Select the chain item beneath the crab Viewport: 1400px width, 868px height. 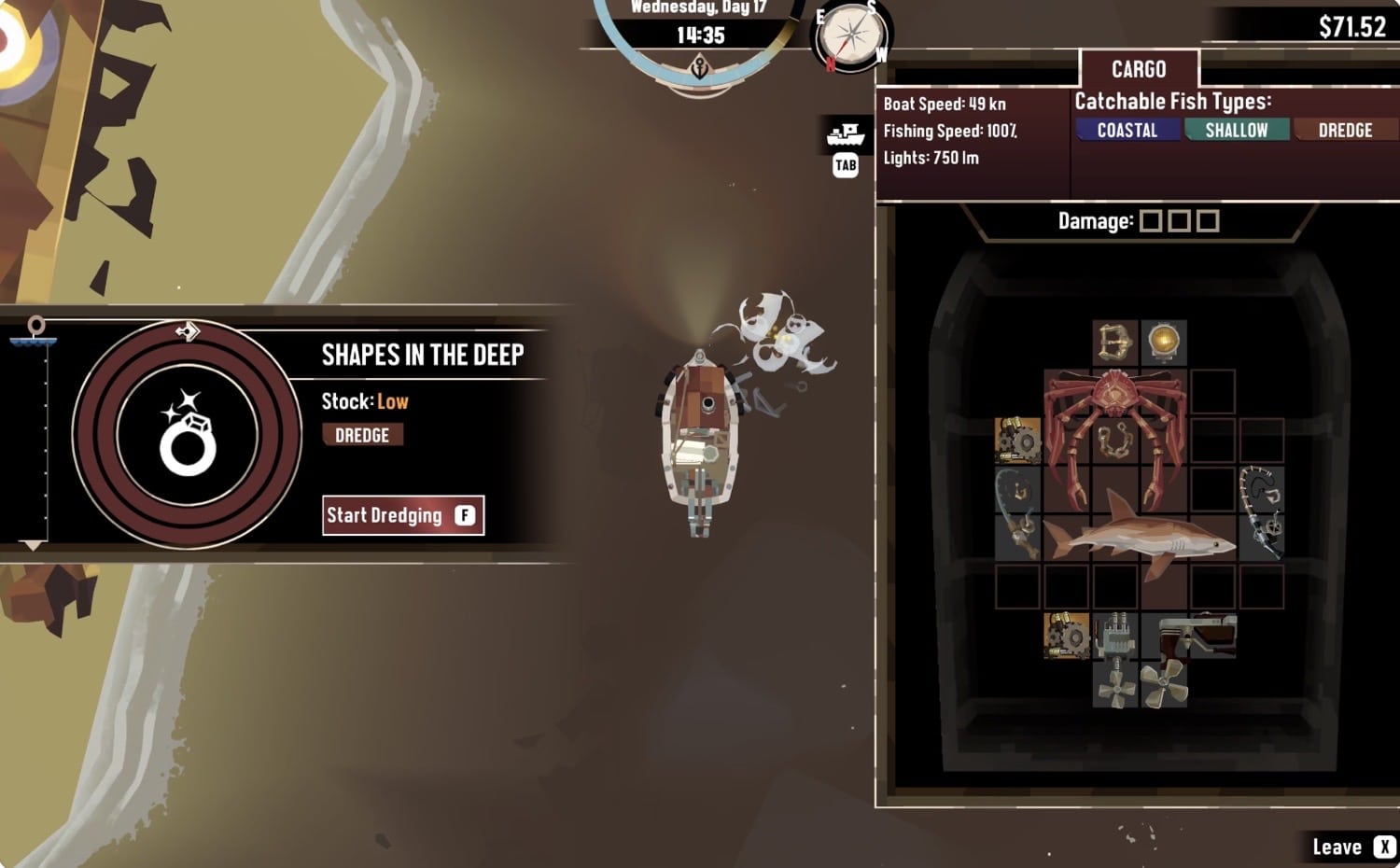[1114, 441]
